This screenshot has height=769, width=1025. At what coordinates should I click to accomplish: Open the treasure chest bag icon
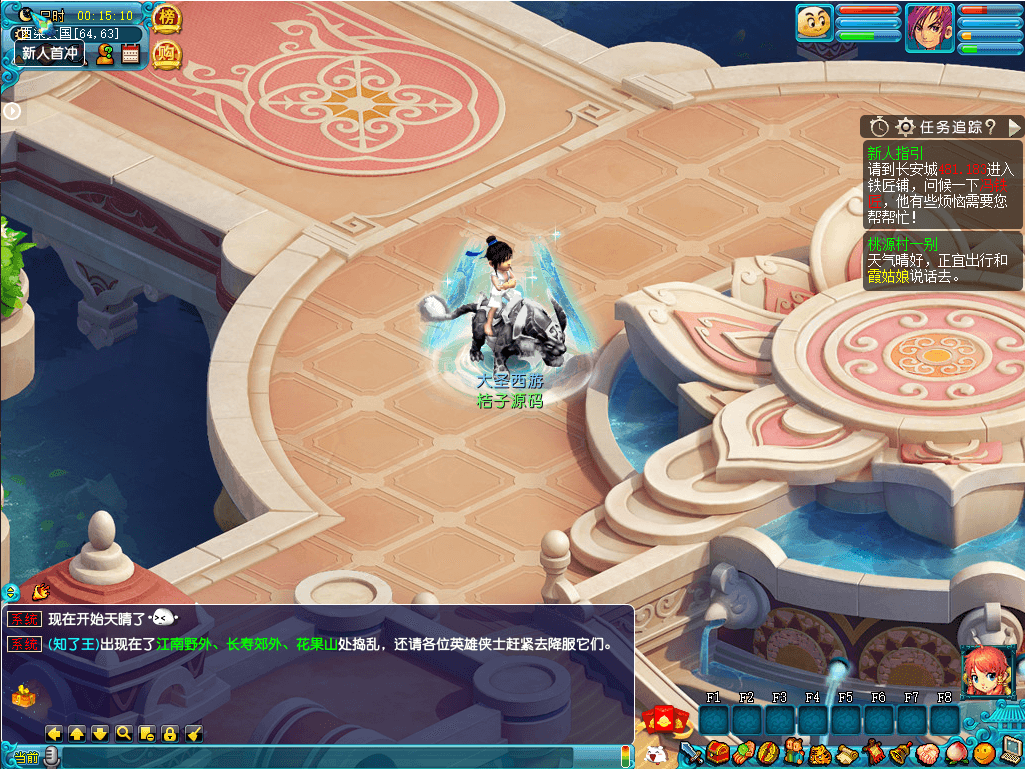[716, 752]
